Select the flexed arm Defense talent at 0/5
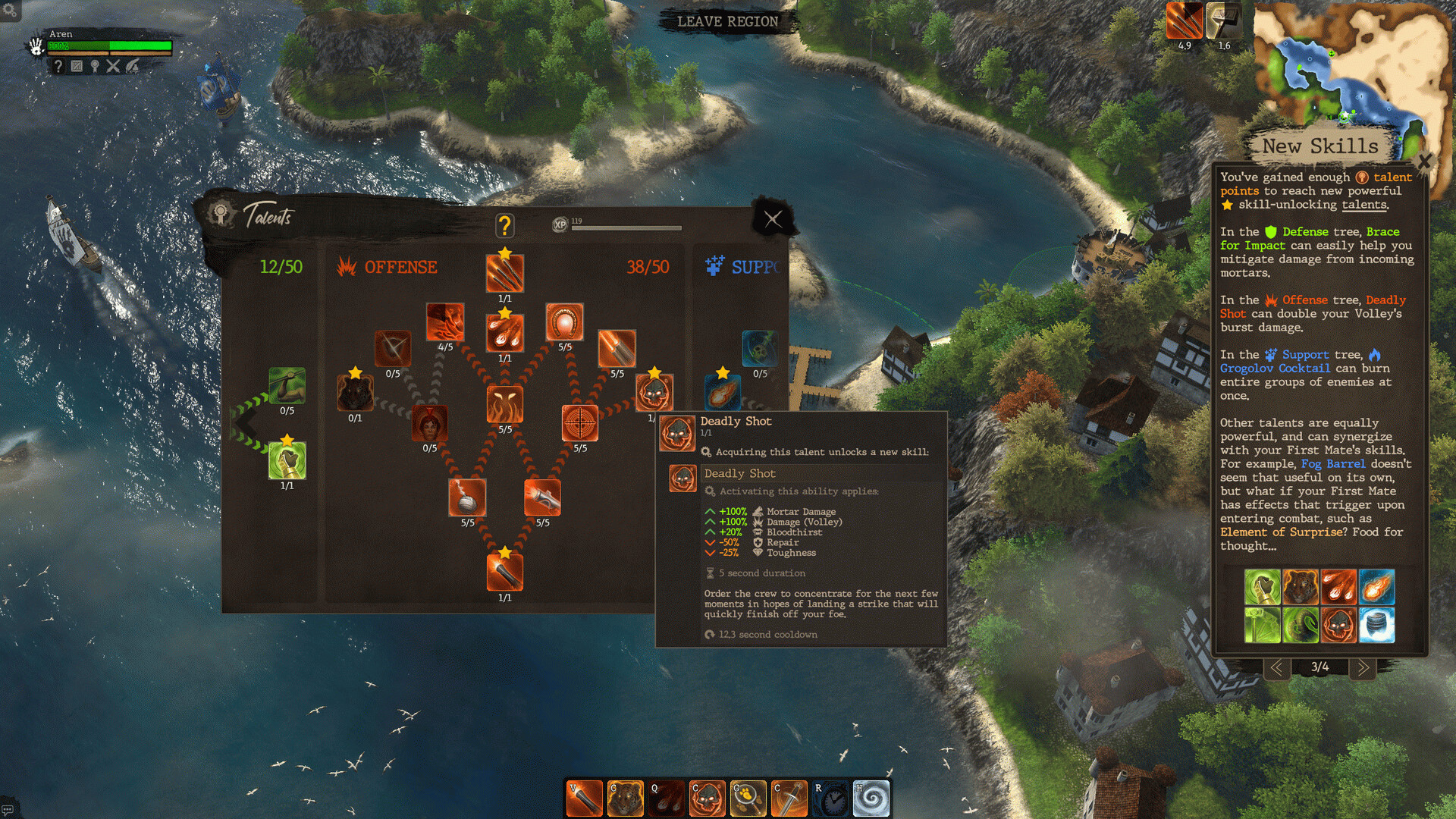This screenshot has width=1456, height=819. click(287, 386)
